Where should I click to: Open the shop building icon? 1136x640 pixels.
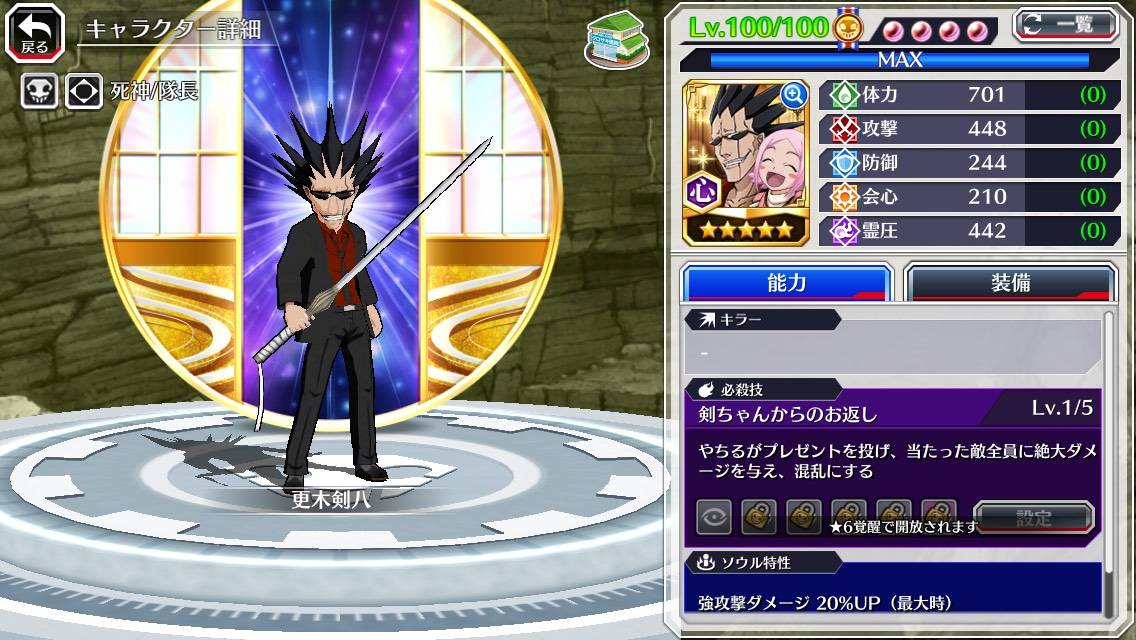[x=617, y=40]
